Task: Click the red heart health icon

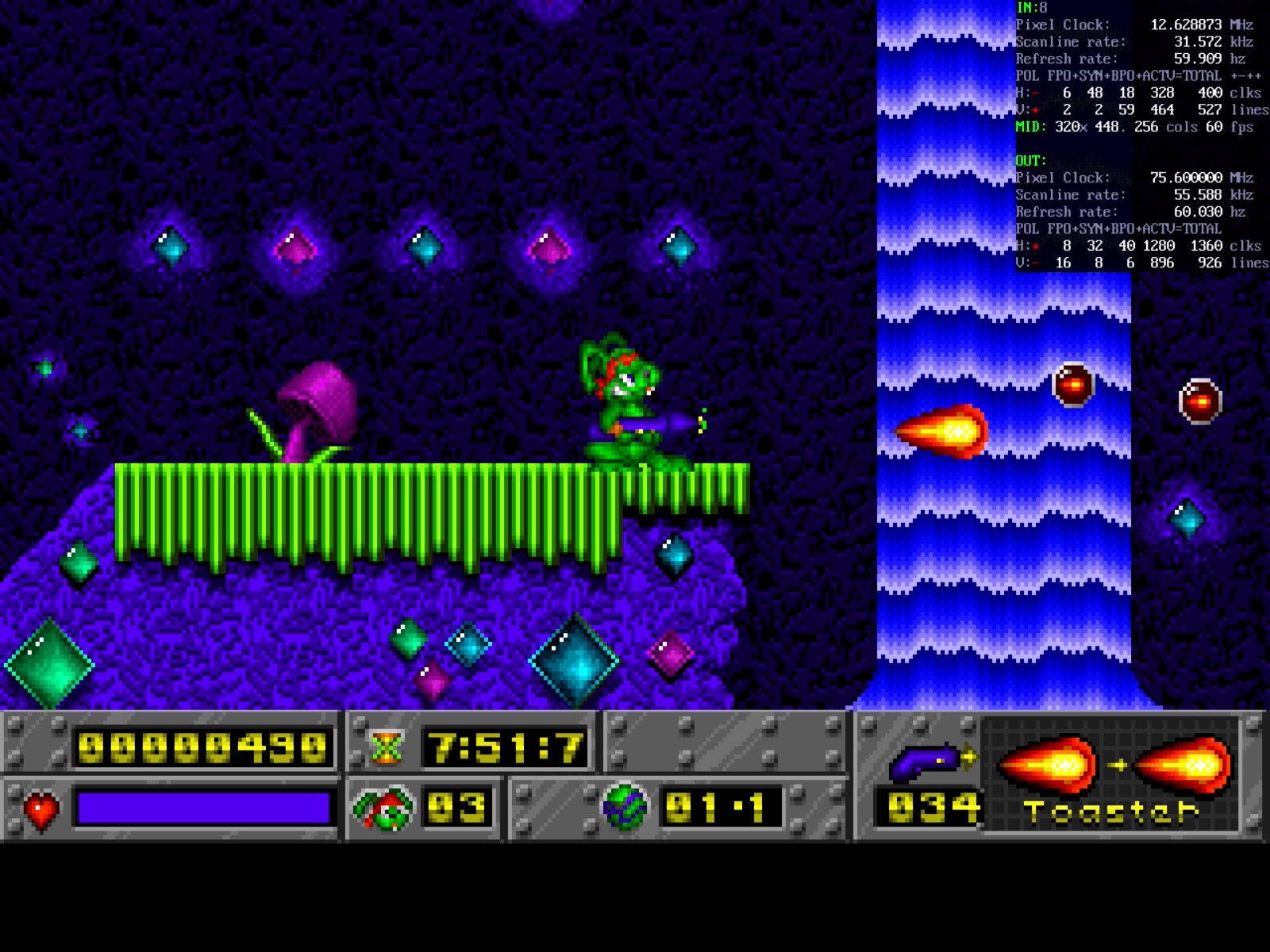Action: click(x=41, y=810)
